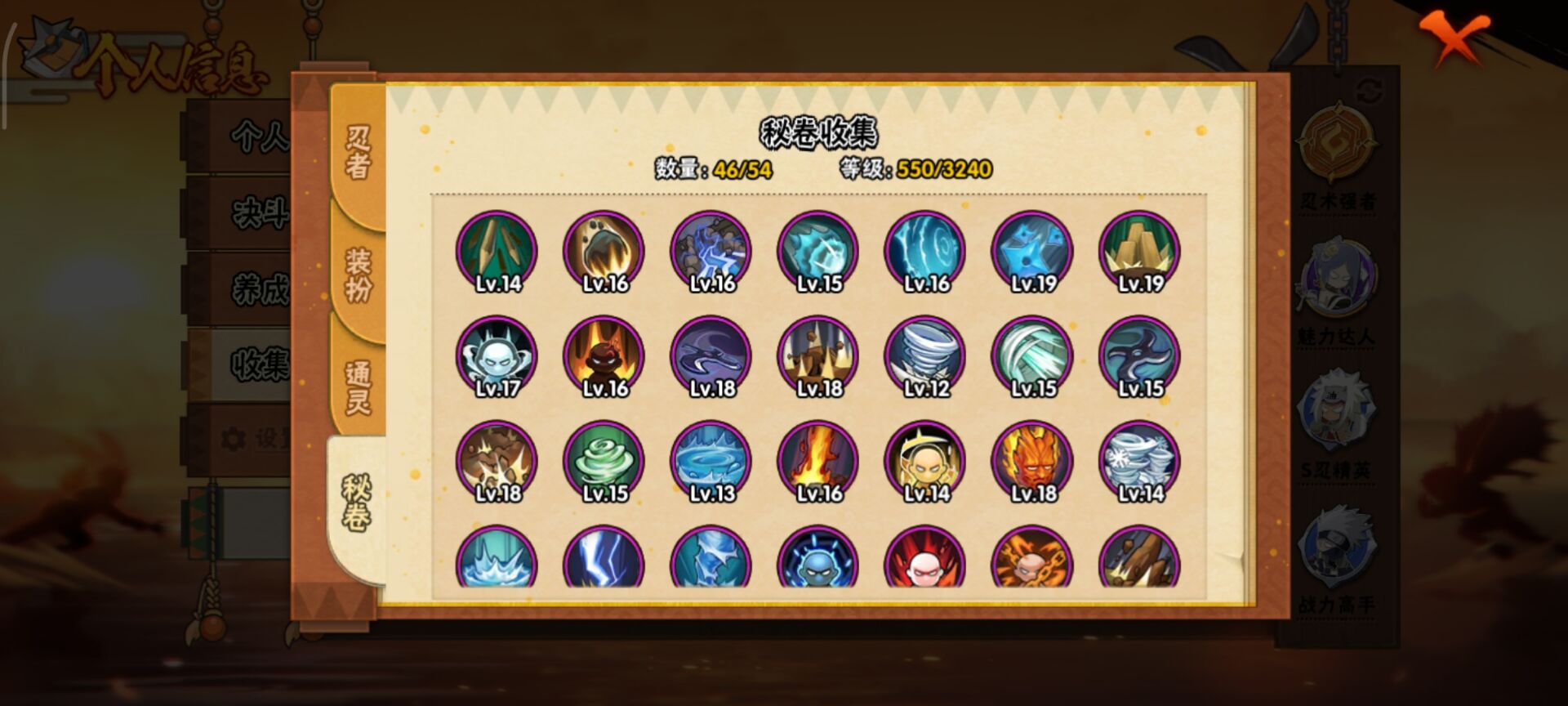This screenshot has height=706, width=1568.
Task: Pick the blue shuriken scroll Lv.19
Action: [1032, 251]
